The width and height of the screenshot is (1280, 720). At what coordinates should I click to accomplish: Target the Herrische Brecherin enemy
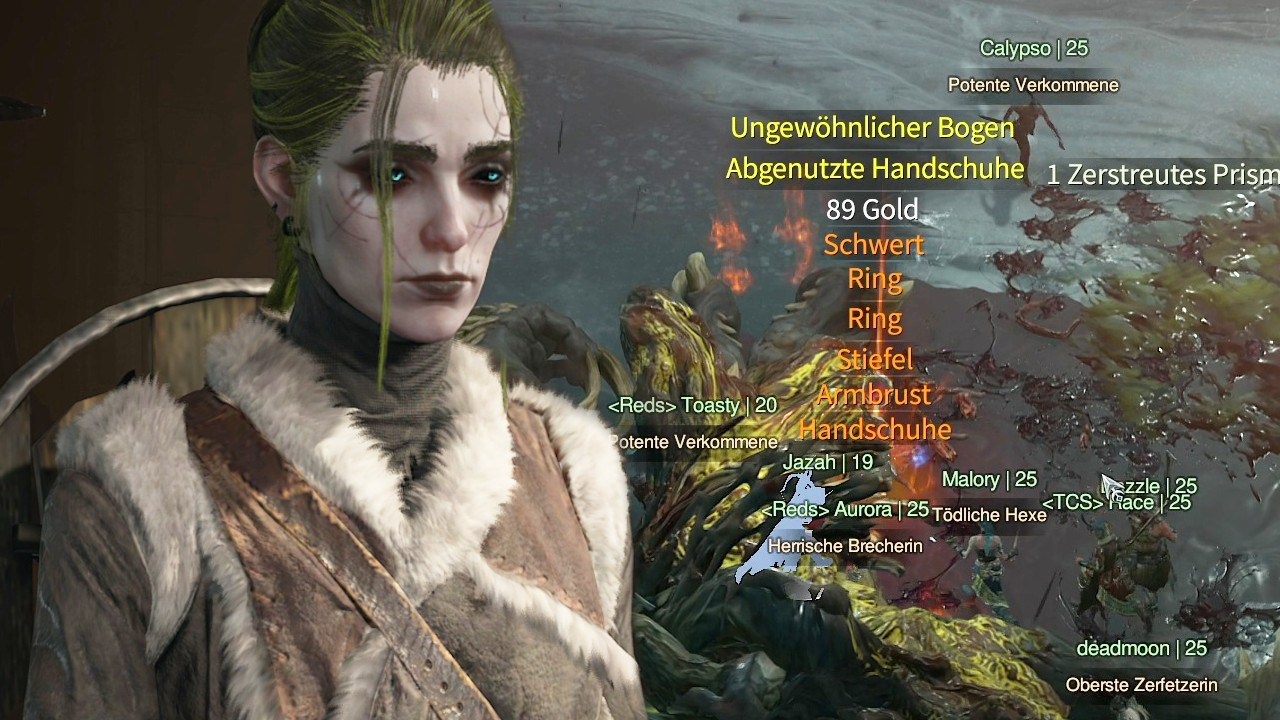click(845, 547)
